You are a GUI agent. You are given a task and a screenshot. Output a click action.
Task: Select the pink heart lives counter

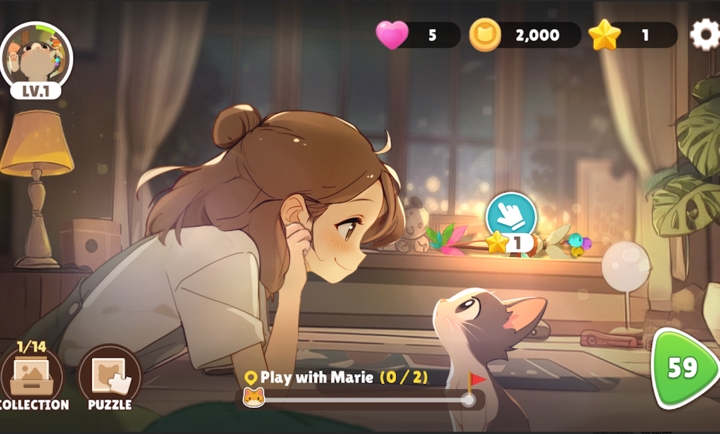[417, 35]
